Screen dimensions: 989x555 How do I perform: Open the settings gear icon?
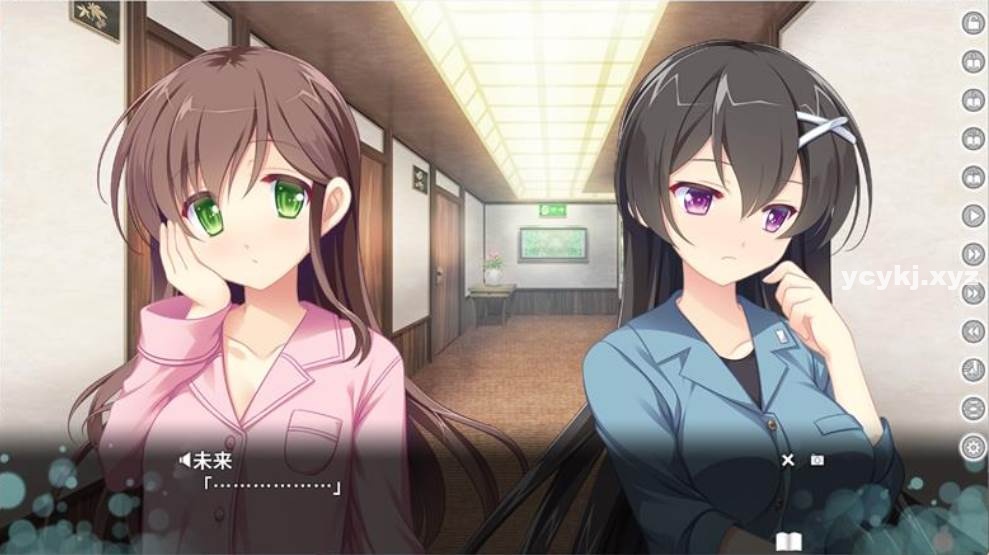[x=973, y=447]
